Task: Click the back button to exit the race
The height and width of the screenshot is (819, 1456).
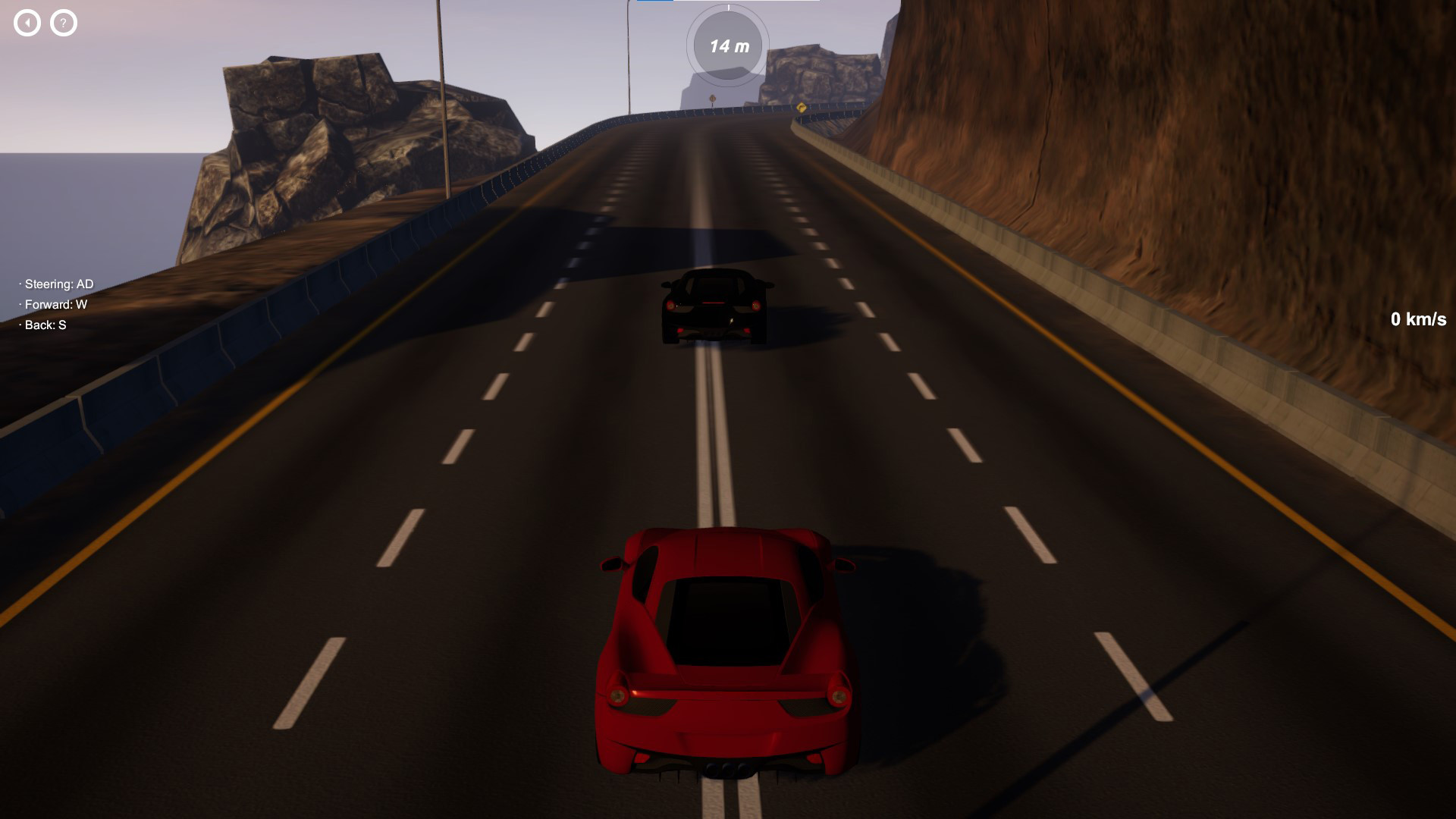Action: coord(28,22)
